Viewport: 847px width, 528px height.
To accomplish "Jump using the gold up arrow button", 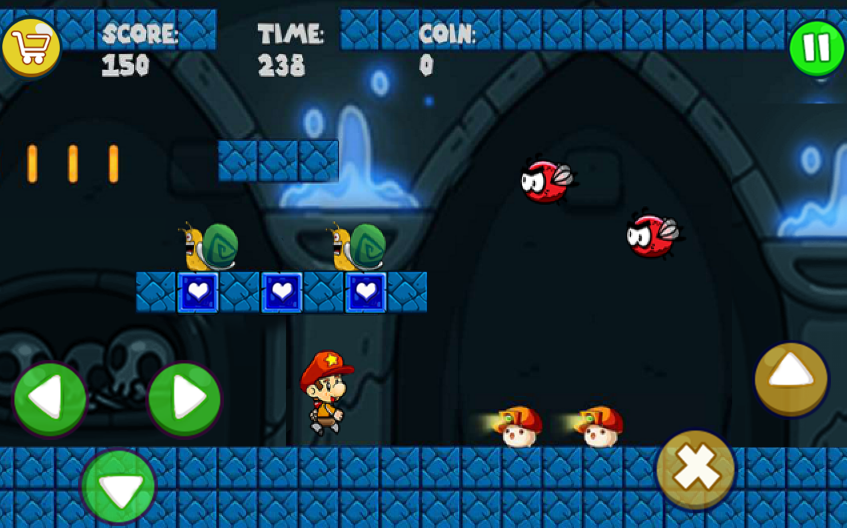I will click(791, 378).
